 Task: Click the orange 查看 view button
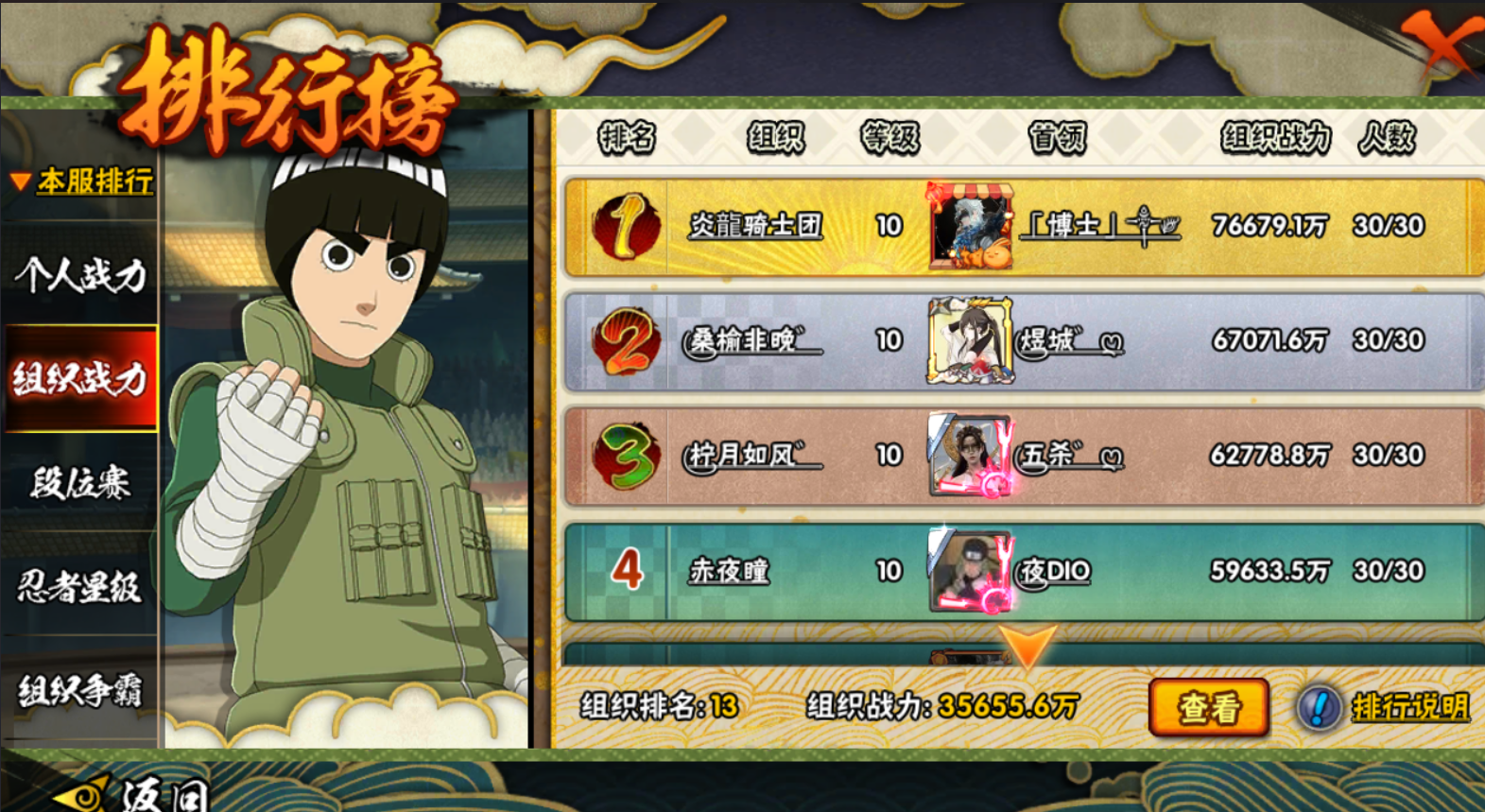point(1208,707)
